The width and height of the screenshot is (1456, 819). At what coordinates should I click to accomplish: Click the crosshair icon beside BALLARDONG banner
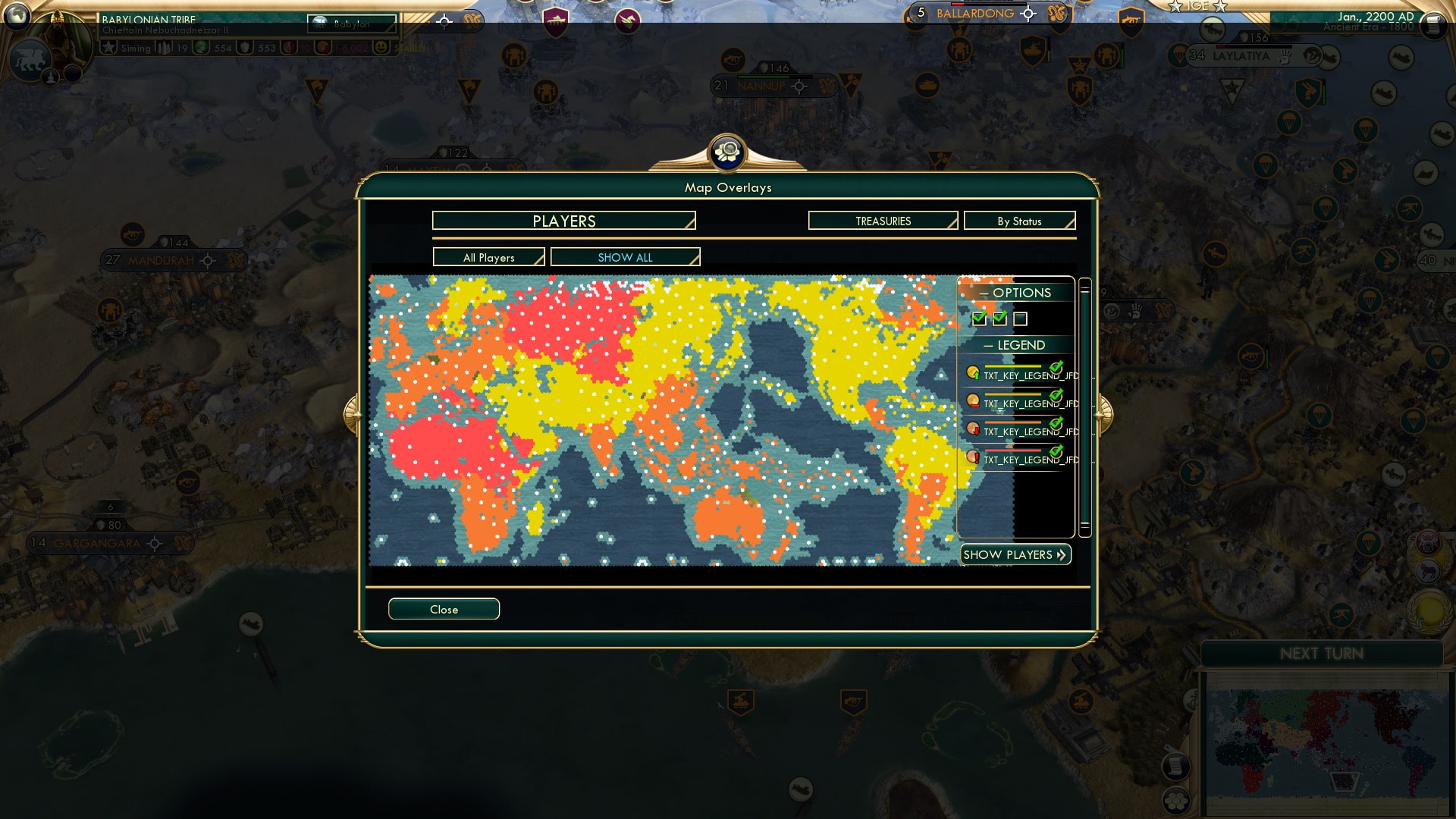[1028, 13]
